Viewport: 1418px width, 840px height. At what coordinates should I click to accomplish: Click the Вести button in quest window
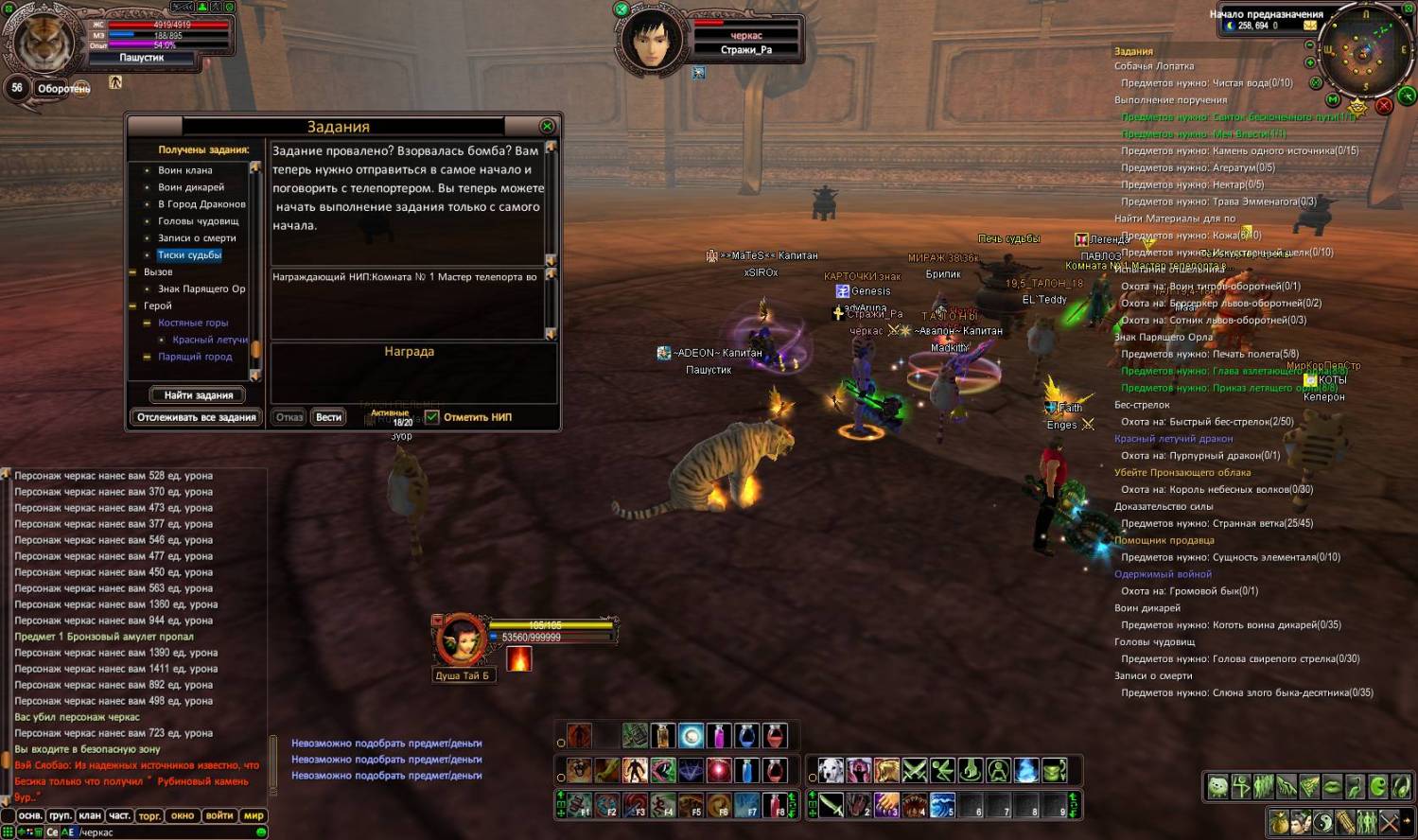(328, 417)
